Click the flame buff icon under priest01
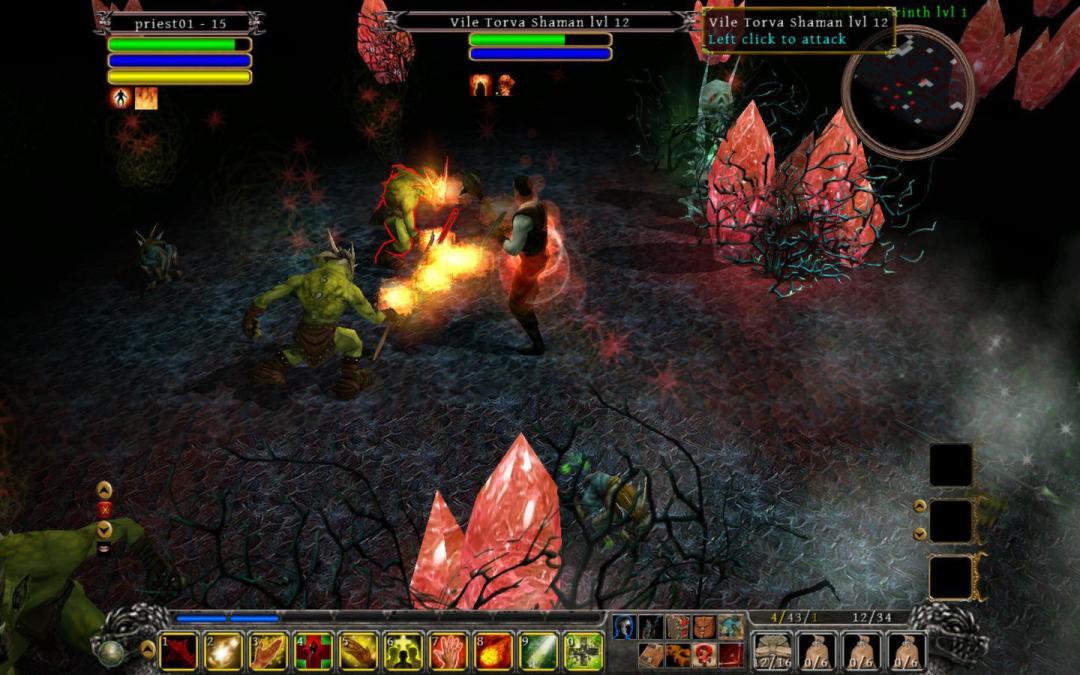This screenshot has height=675, width=1080. pyautogui.click(x=146, y=98)
